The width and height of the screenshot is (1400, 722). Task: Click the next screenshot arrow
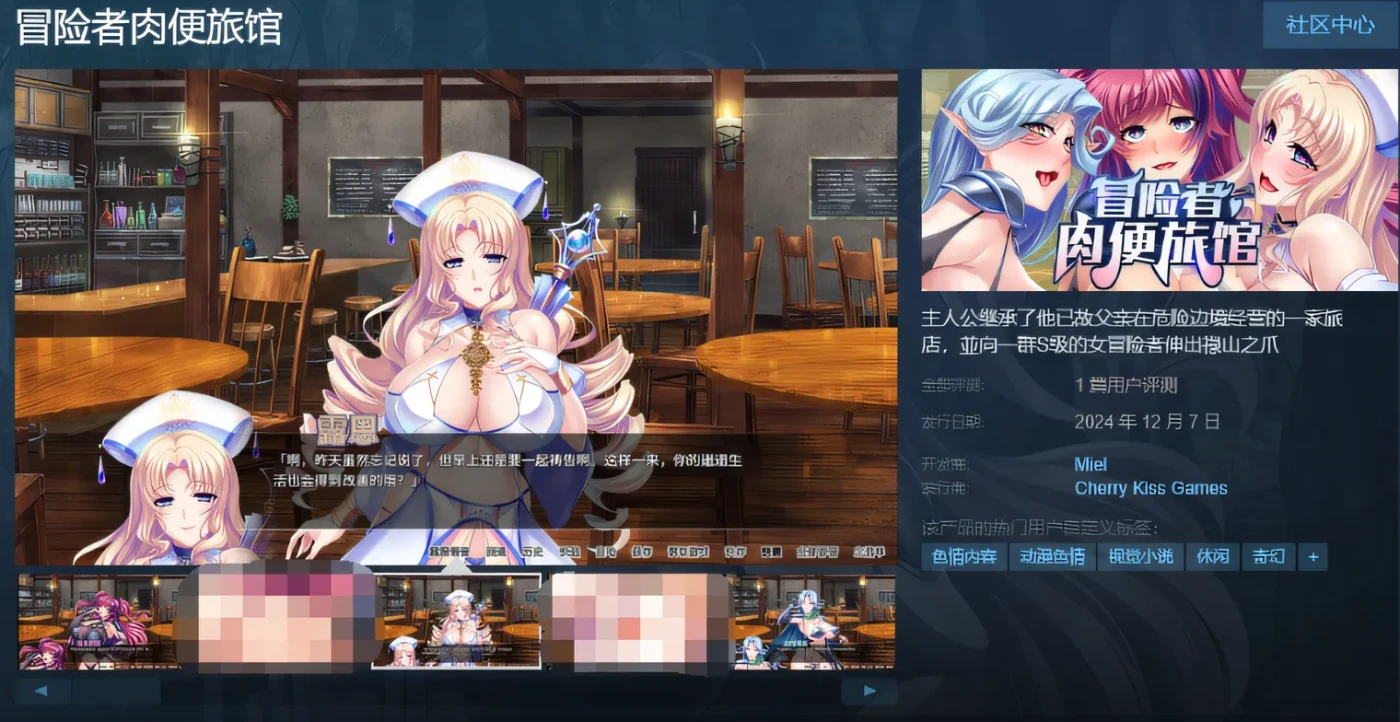(x=869, y=690)
